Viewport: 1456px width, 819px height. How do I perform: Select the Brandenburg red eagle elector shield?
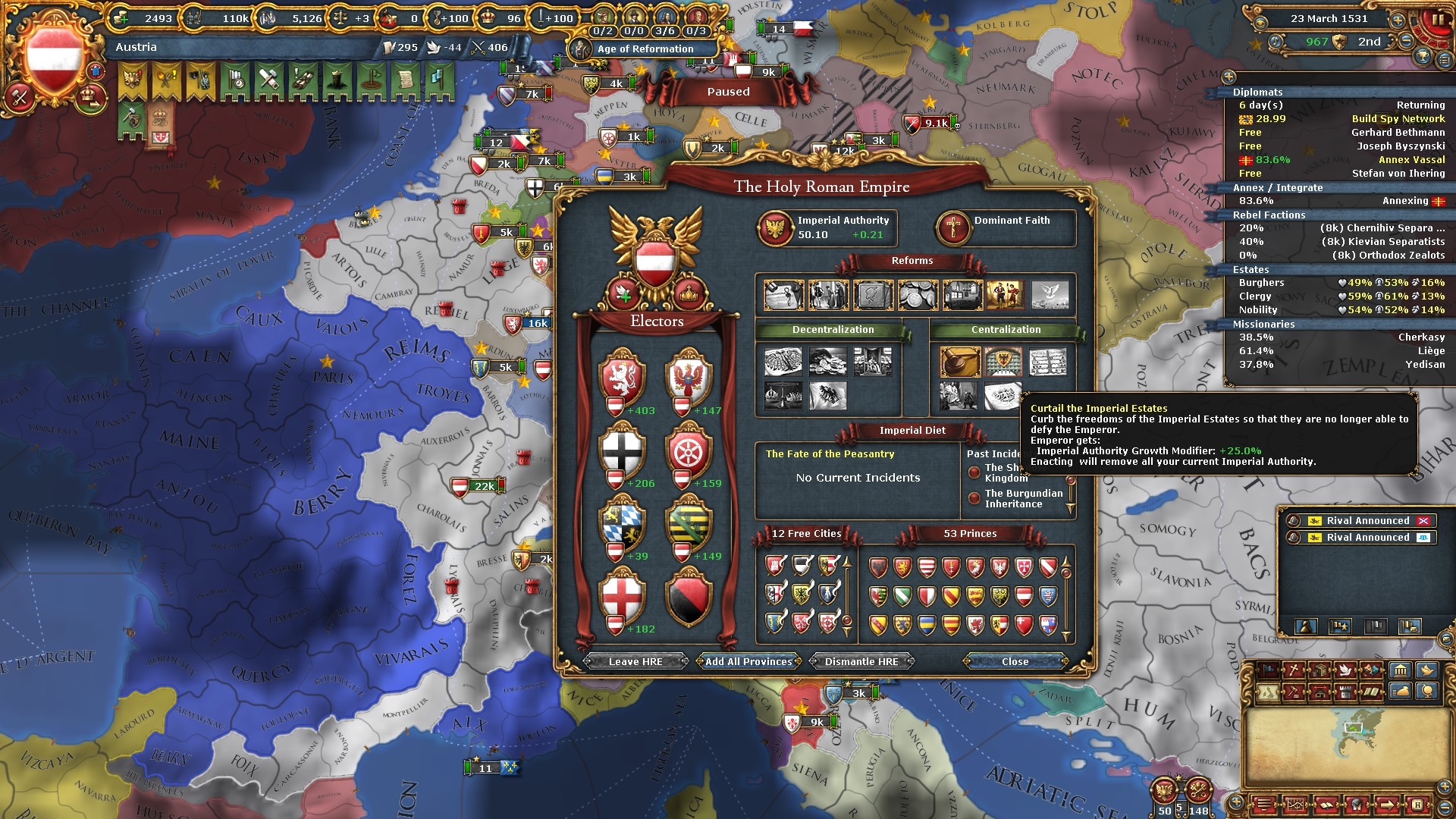point(689,376)
